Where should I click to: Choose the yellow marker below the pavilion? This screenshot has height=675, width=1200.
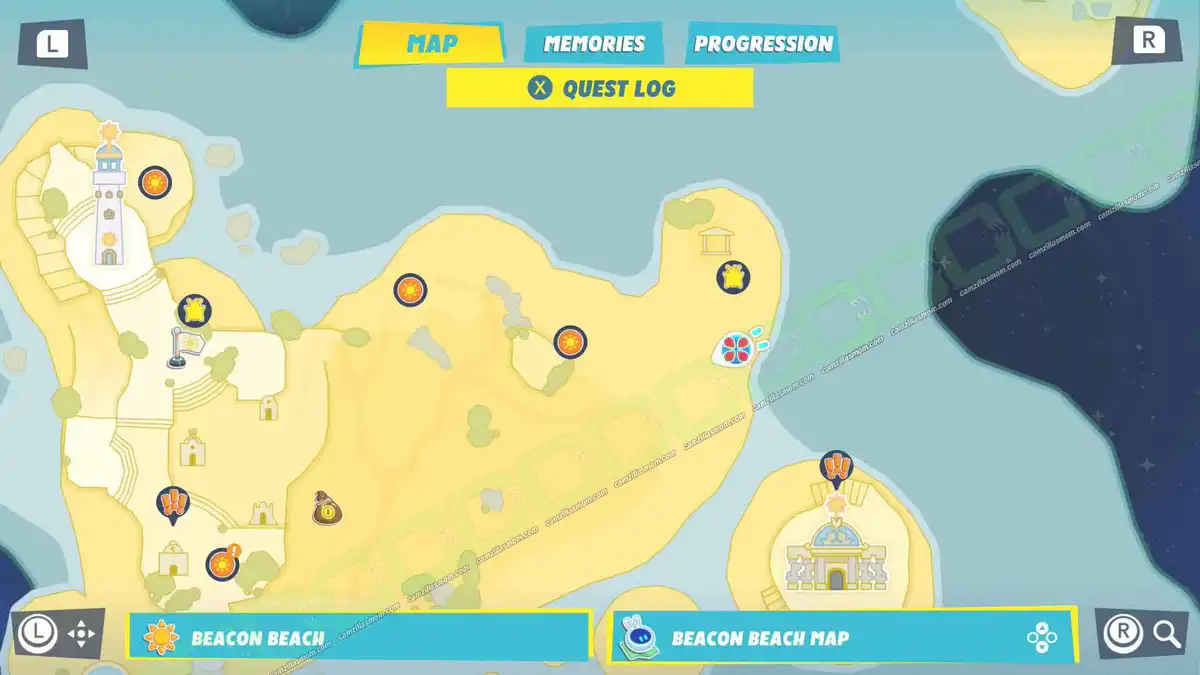[733, 277]
